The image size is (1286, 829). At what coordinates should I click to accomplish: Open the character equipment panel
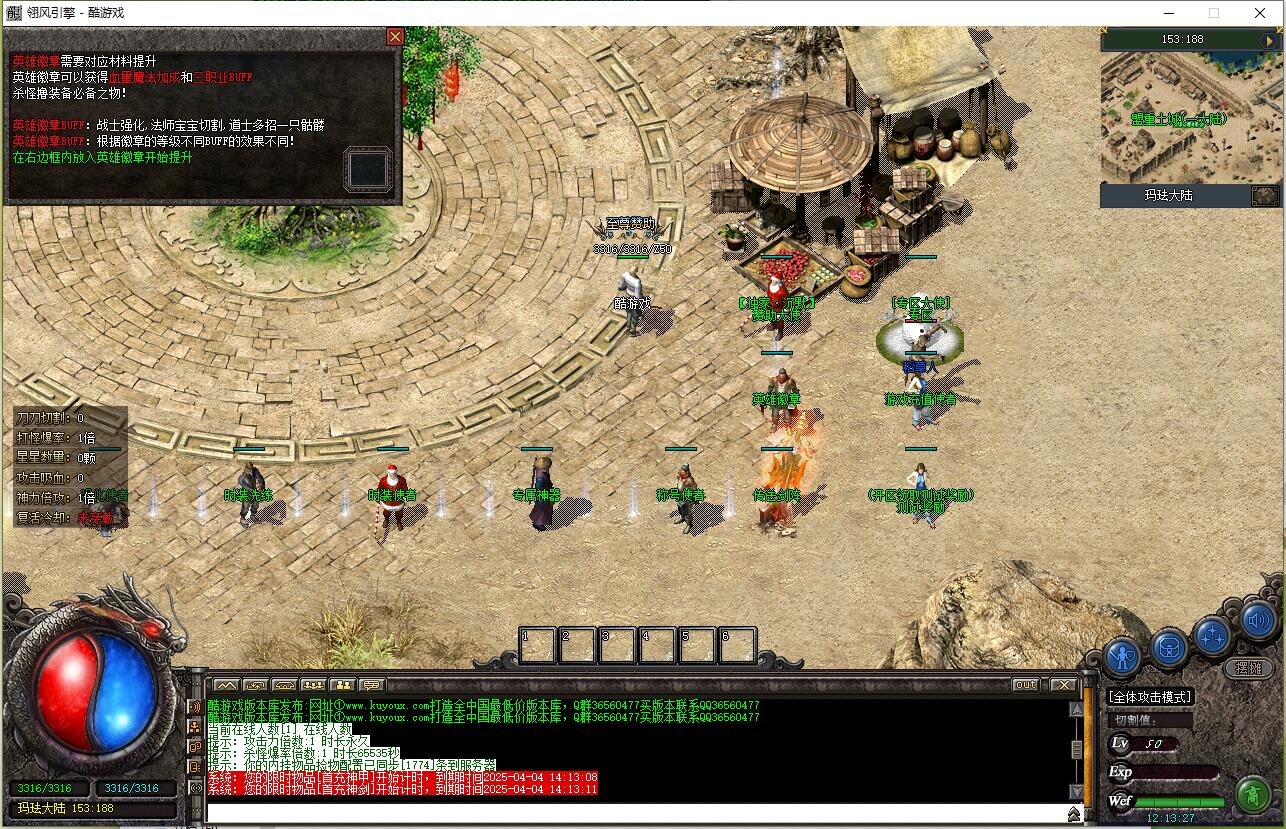[1123, 656]
